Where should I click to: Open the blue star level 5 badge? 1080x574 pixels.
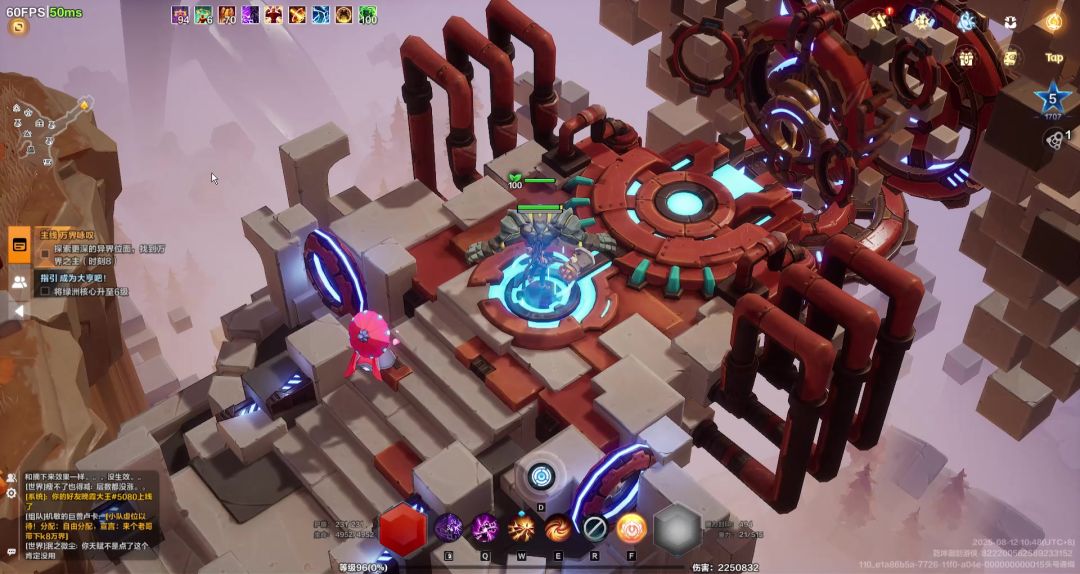tap(1052, 99)
